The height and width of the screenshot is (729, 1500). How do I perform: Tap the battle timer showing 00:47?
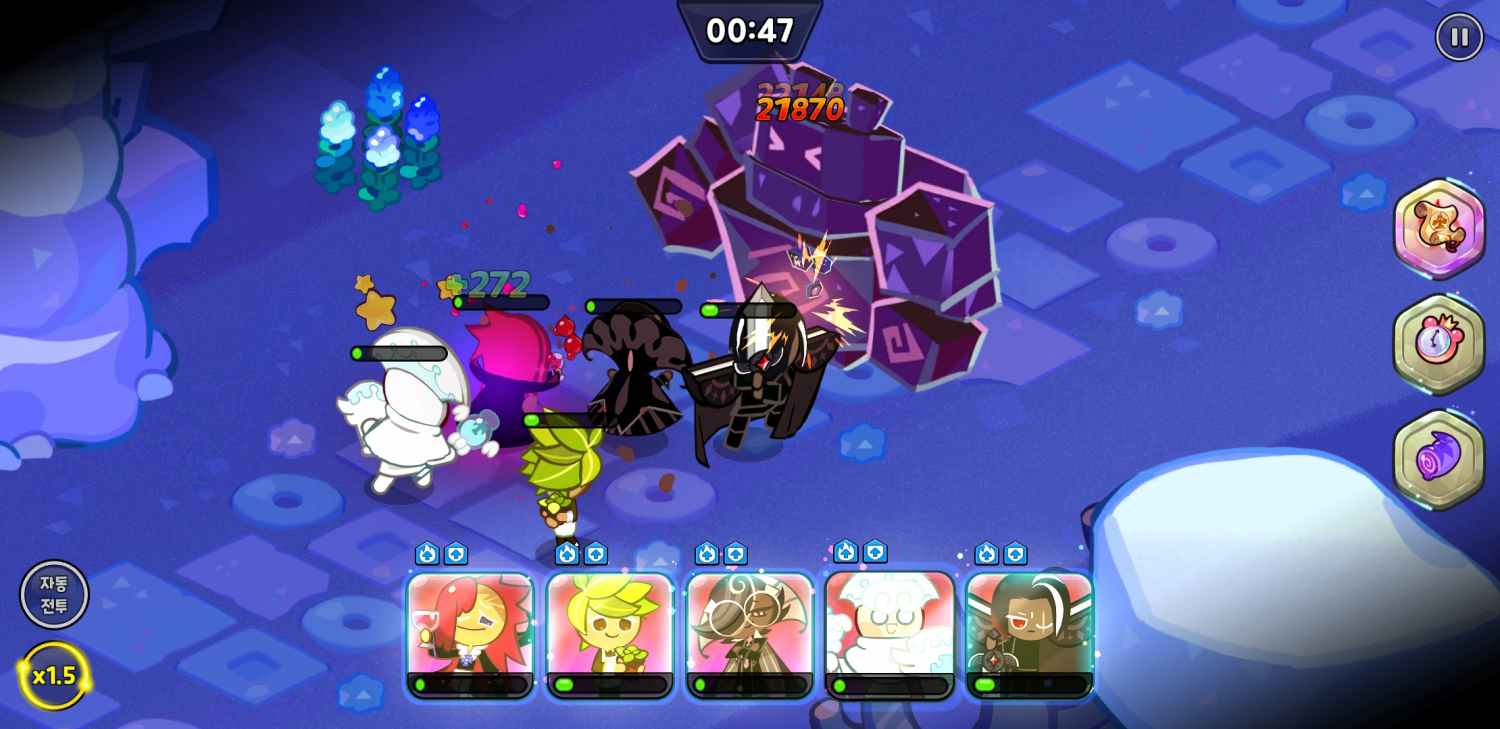[750, 31]
